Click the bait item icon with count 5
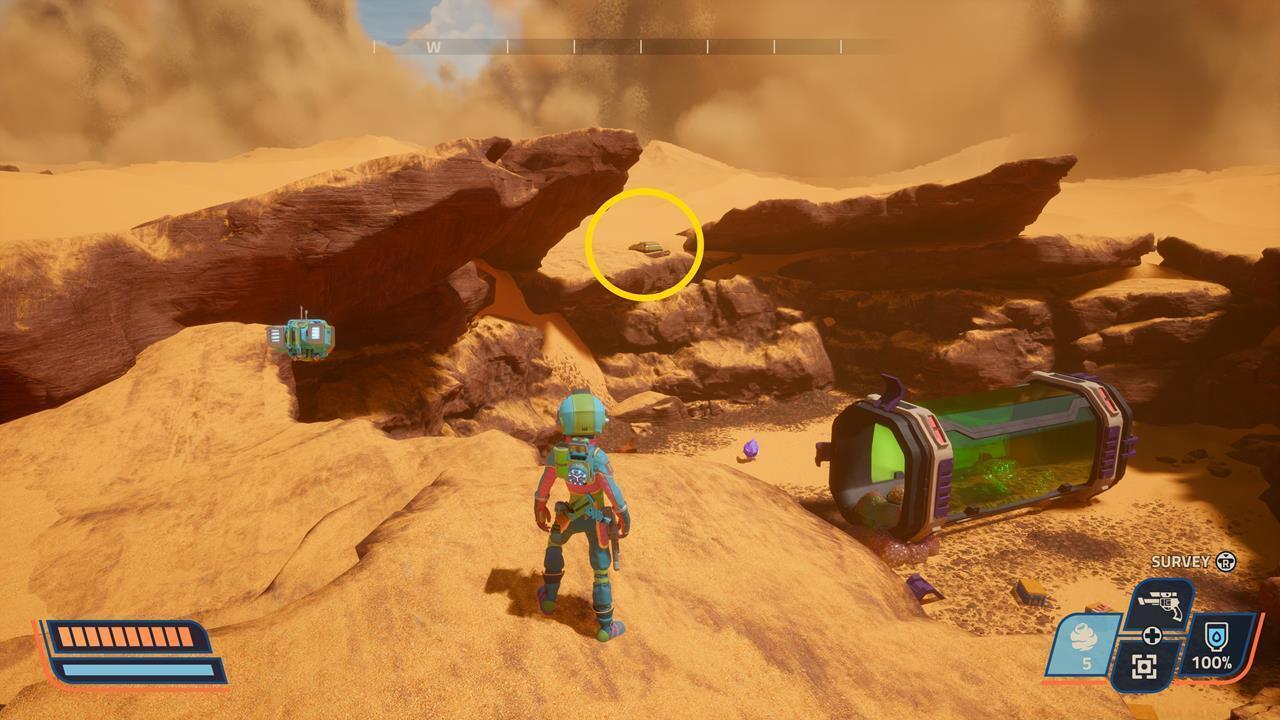Viewport: 1280px width, 720px height. coord(1083,637)
